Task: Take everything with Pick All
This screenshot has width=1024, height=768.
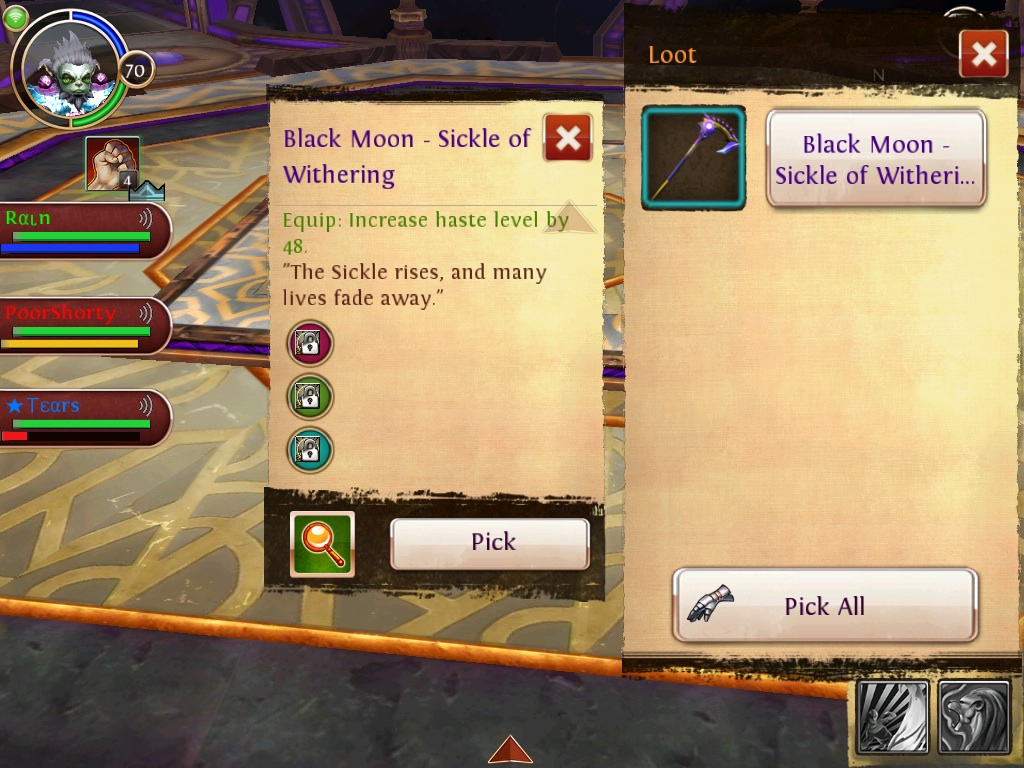Action: click(x=825, y=605)
